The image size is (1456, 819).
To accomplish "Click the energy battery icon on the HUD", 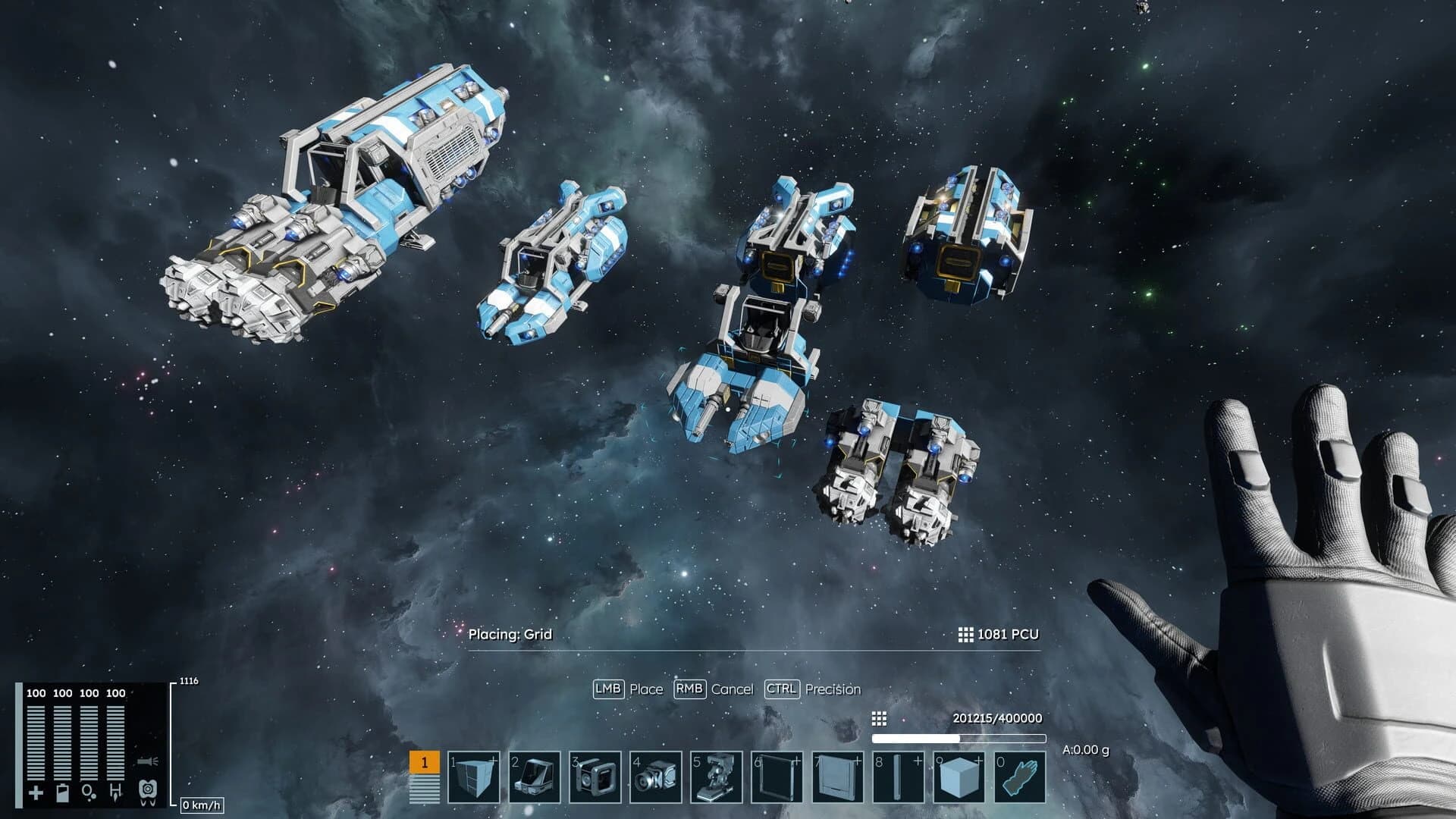I will pyautogui.click(x=63, y=792).
